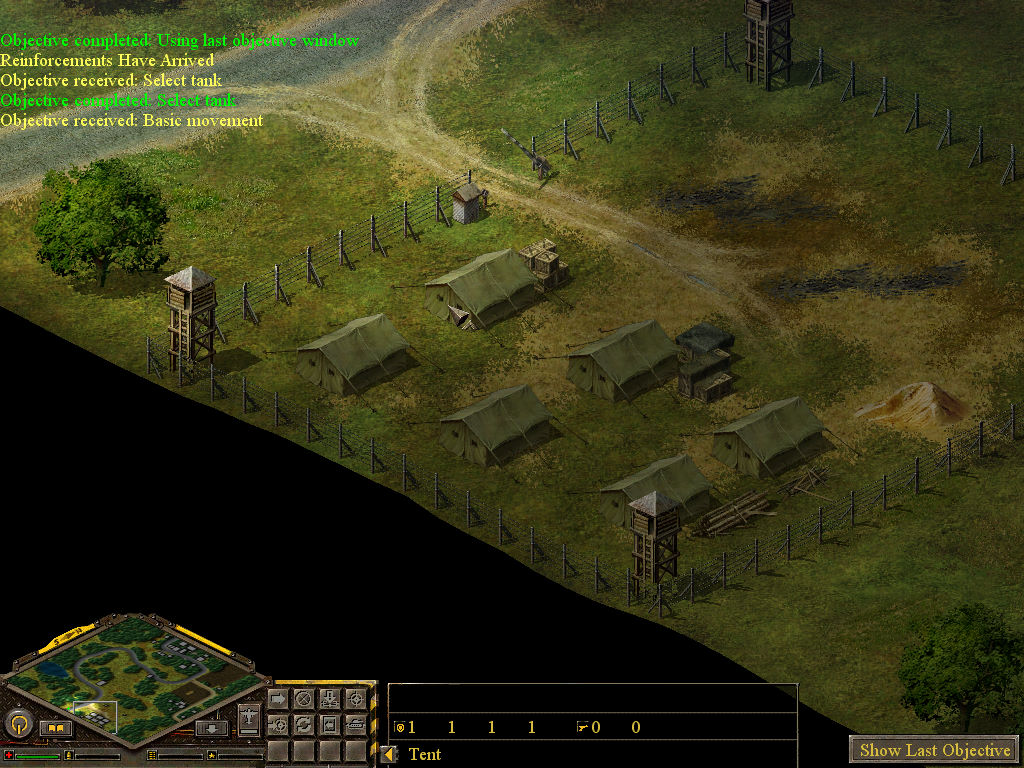1024x768 pixels.
Task: Choose the framed left-arrow command
Action: pyautogui.click(x=329, y=725)
